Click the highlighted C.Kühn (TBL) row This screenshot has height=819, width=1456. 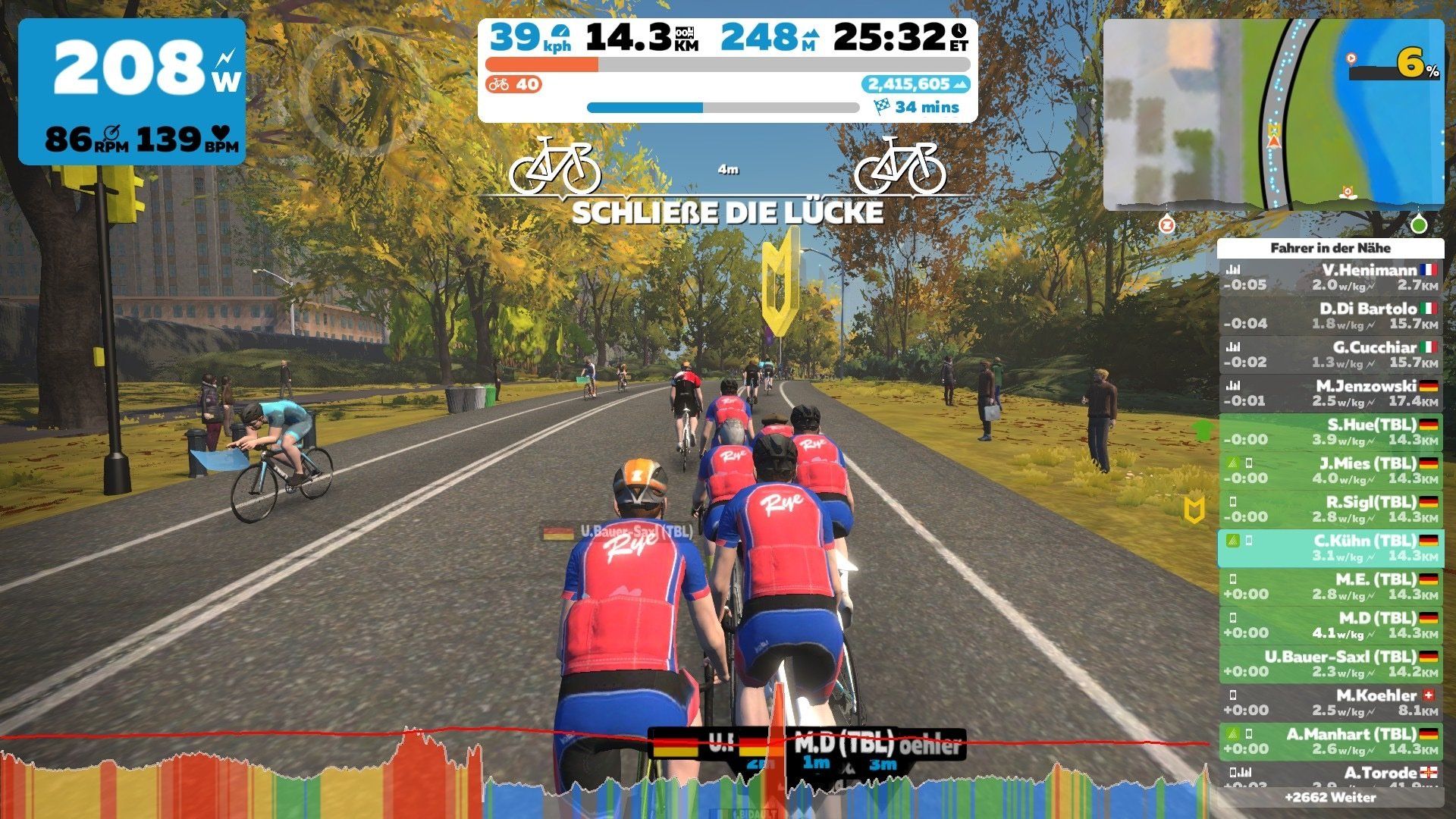(1331, 548)
